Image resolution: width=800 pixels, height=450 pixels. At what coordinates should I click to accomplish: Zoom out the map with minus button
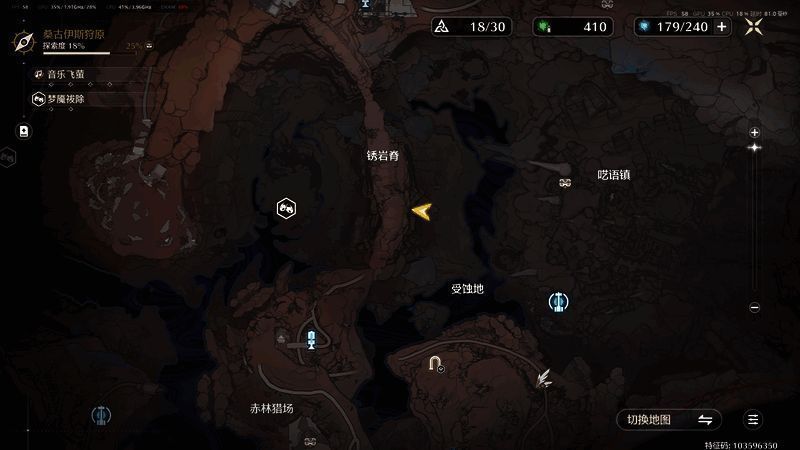click(755, 308)
